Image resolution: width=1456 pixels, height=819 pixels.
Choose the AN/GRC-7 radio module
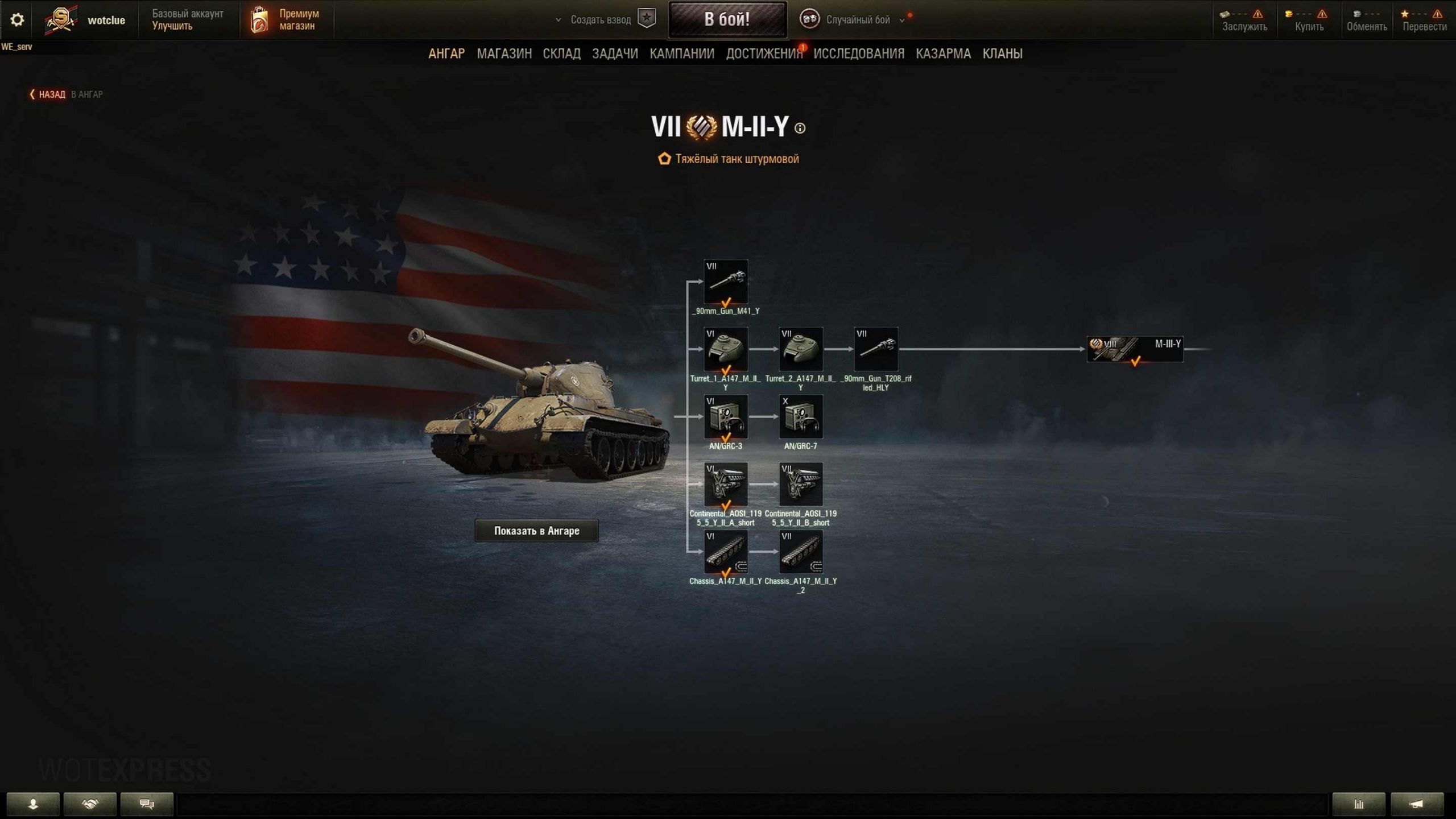tap(800, 417)
